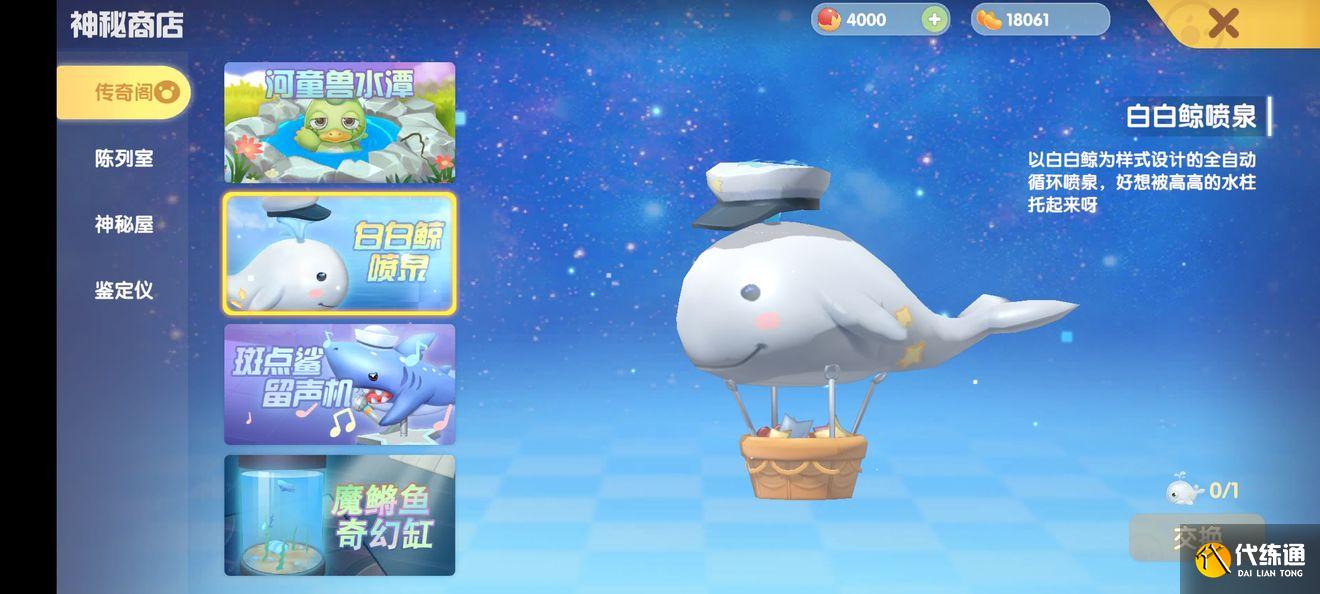Click the 交换 exchange button
This screenshot has height=594, width=1320.
click(1196, 537)
